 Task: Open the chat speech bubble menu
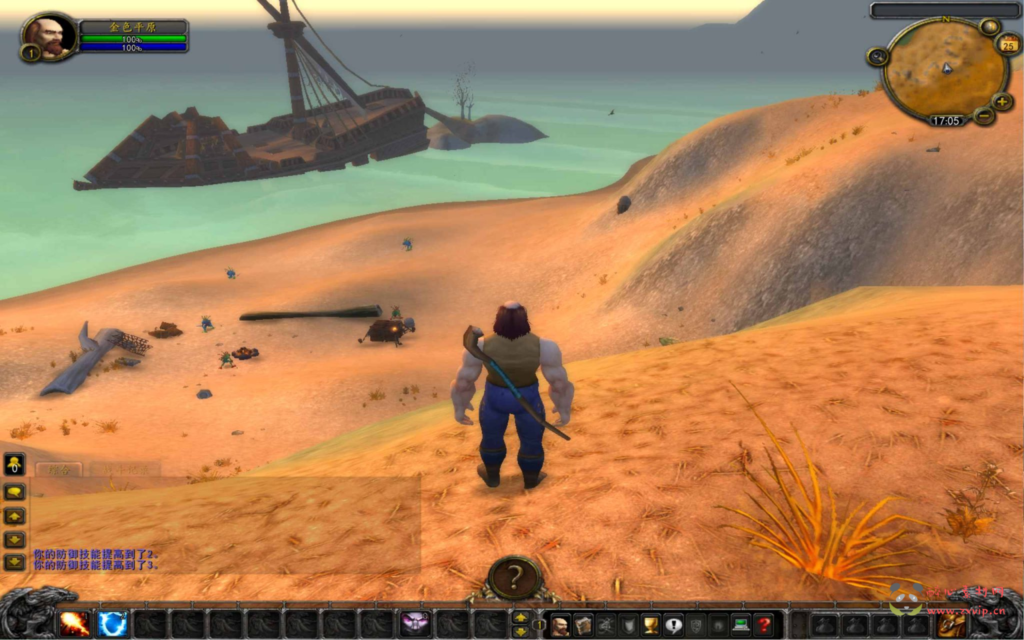tap(14, 492)
